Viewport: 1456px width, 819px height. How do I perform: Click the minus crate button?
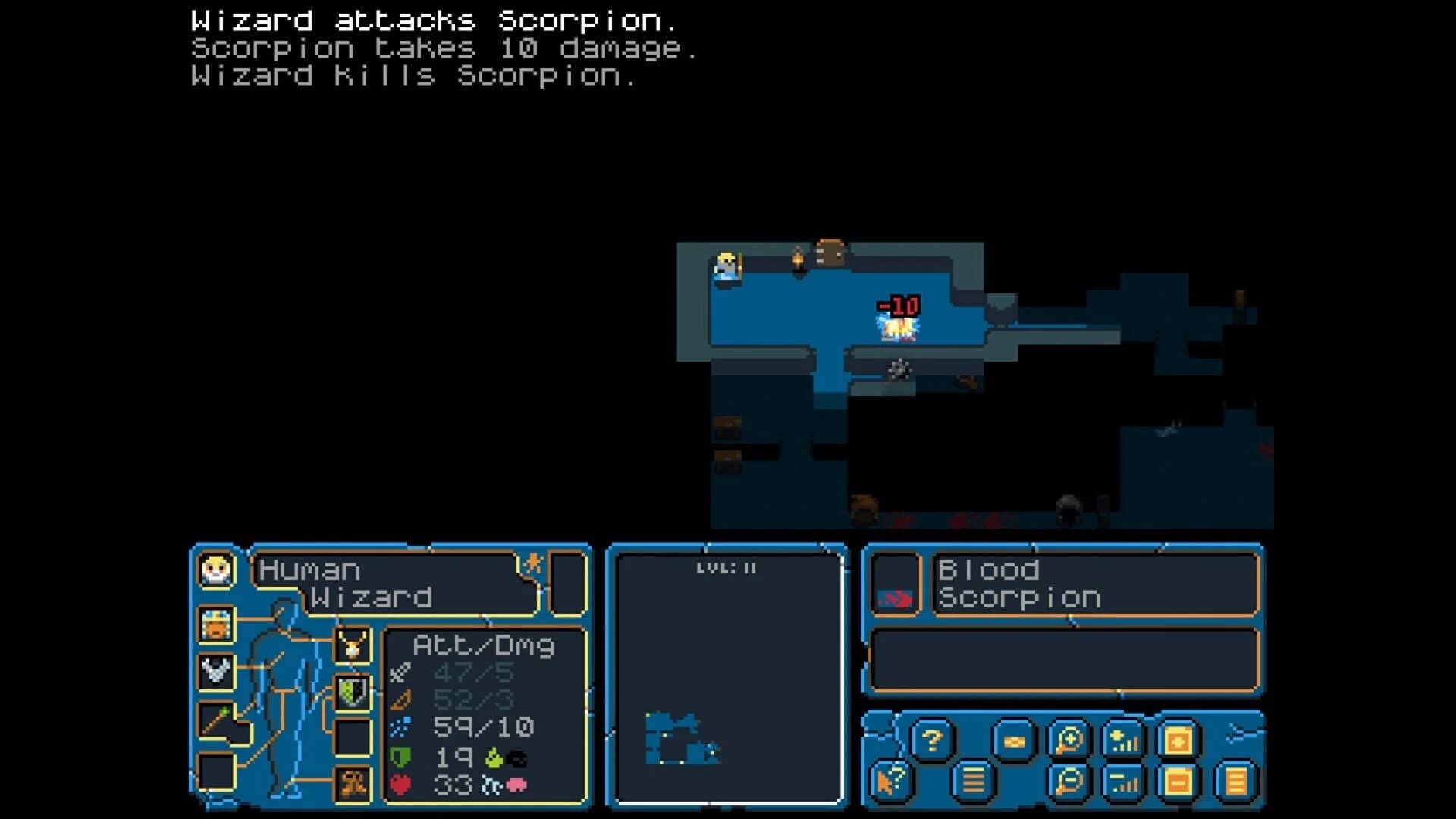1178,780
